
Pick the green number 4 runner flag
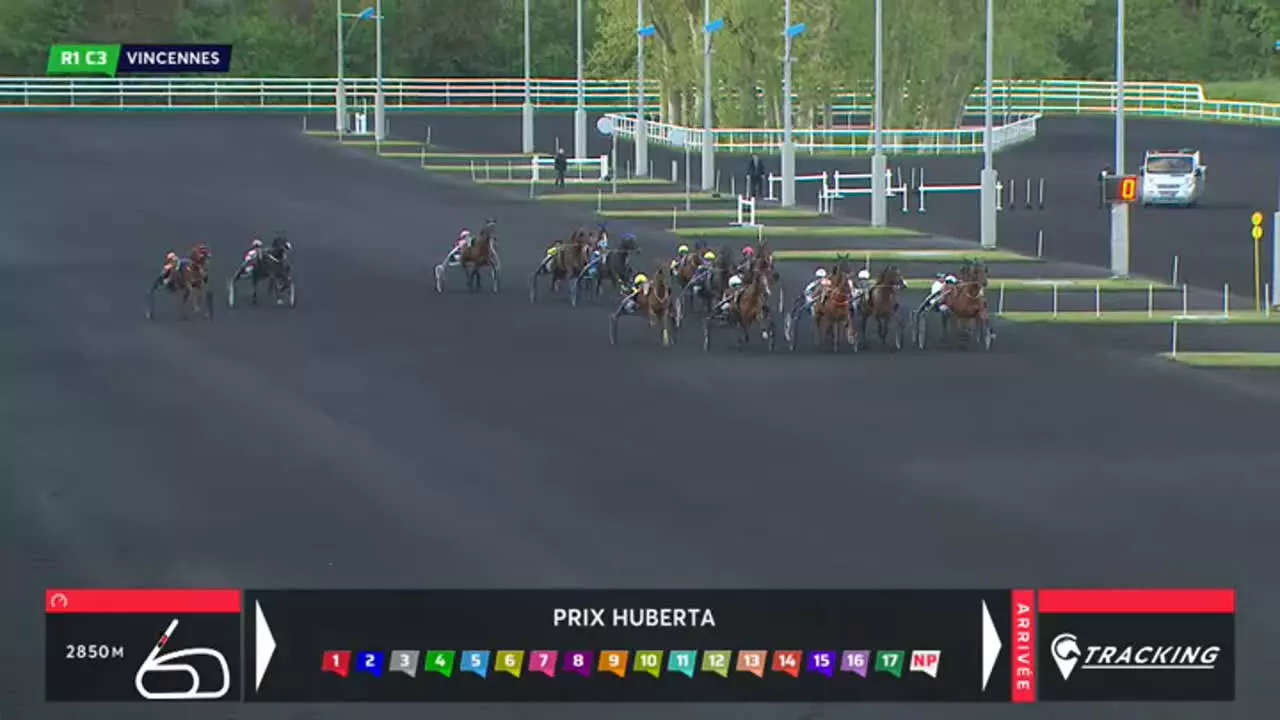point(439,662)
